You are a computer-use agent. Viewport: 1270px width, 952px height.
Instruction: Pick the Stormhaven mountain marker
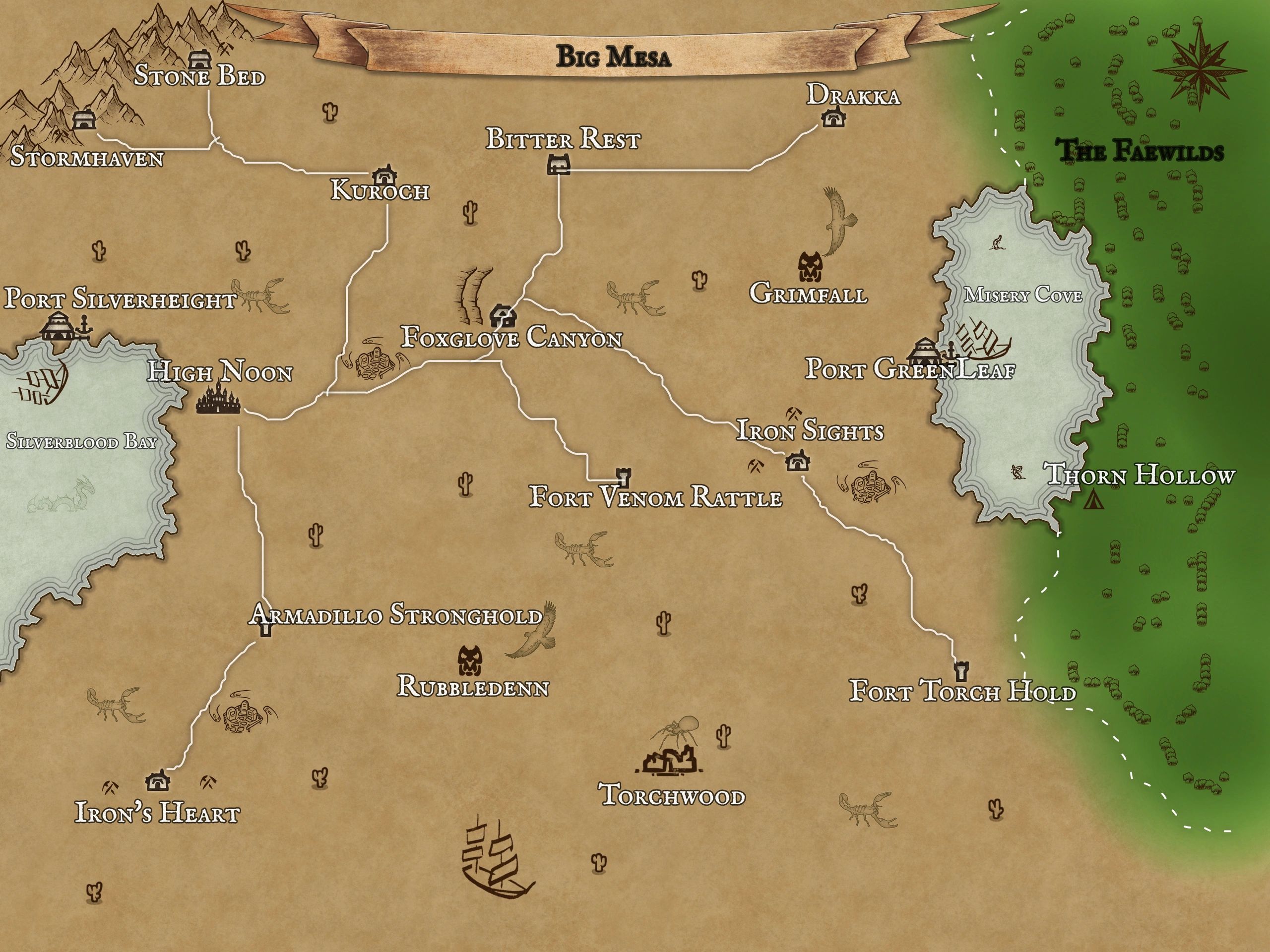coord(84,120)
